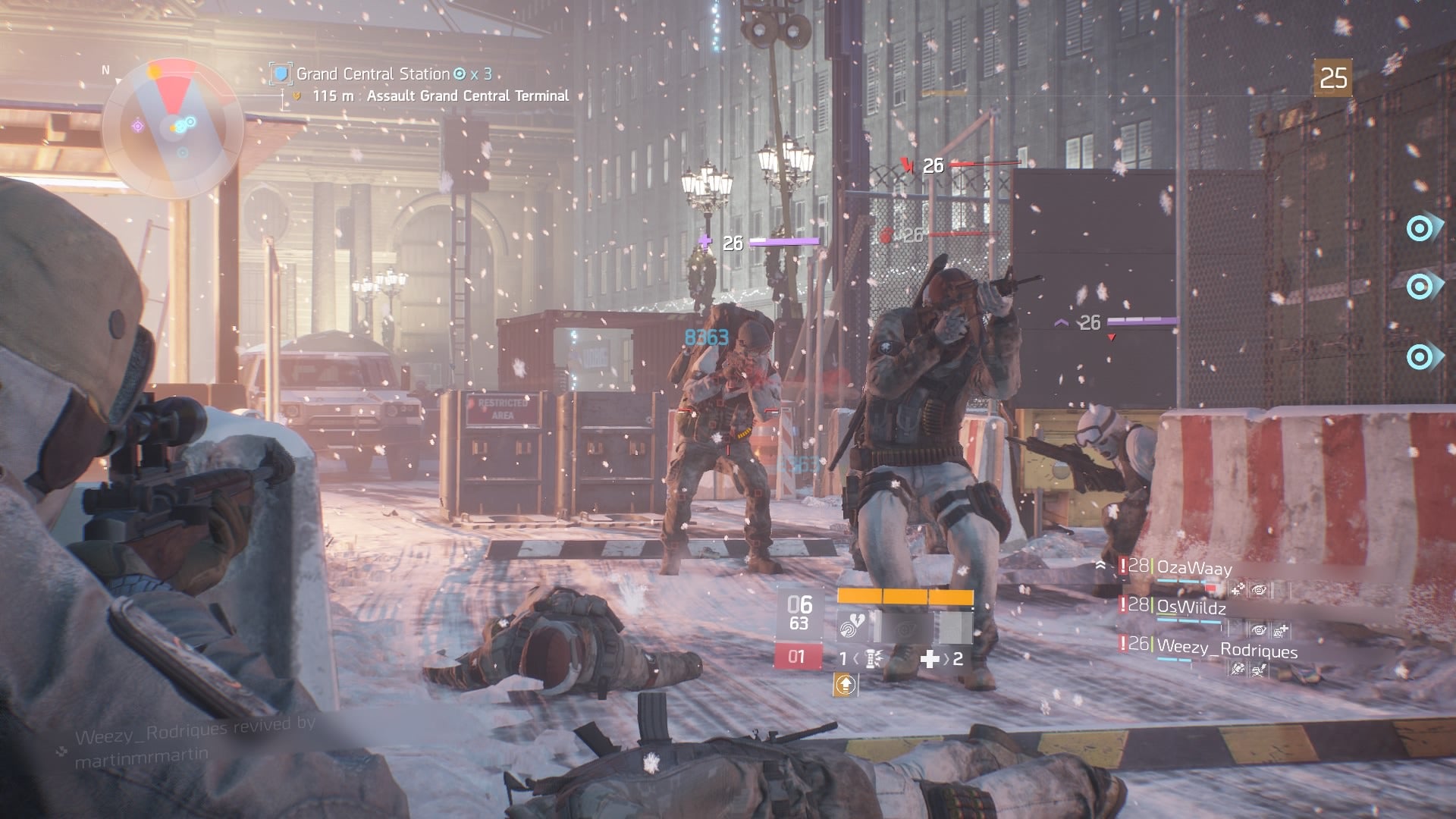Click OzaWaay's Pulse eye icon

tap(1260, 589)
